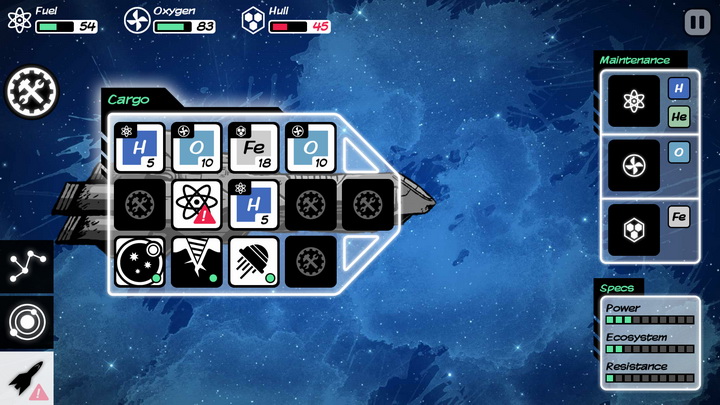Pause the game
720x405 pixels.
[x=696, y=22]
